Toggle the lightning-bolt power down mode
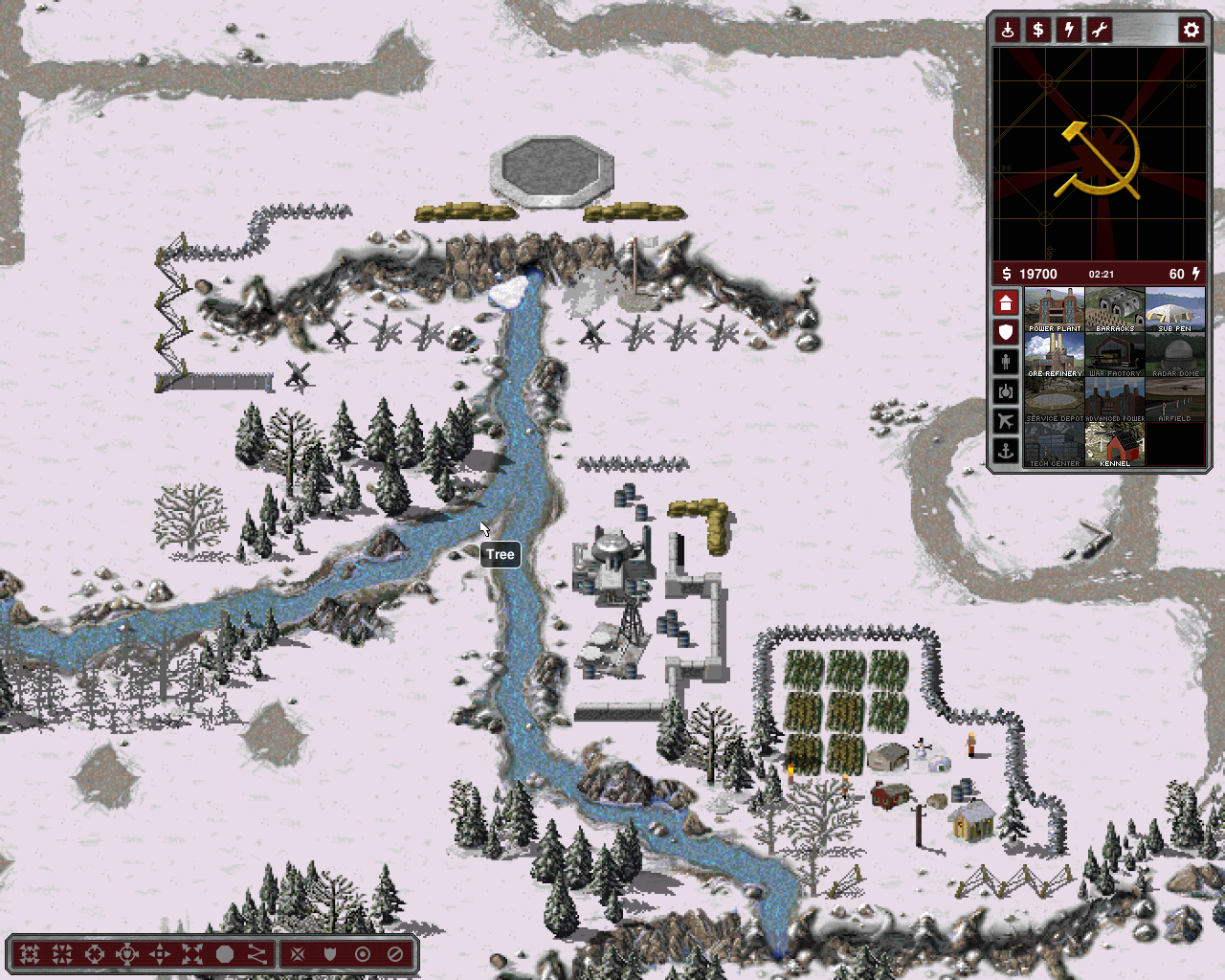The image size is (1225, 980). 1069,30
